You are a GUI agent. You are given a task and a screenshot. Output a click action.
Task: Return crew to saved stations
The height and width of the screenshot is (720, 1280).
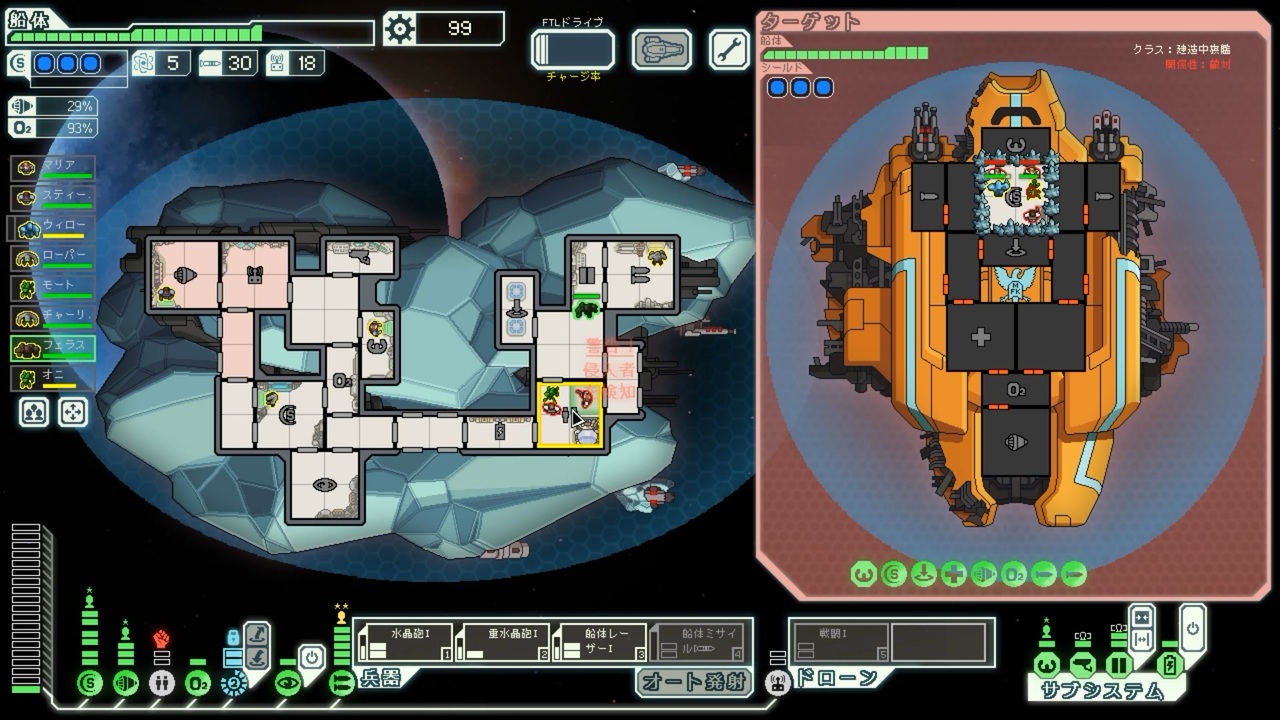[x=73, y=412]
